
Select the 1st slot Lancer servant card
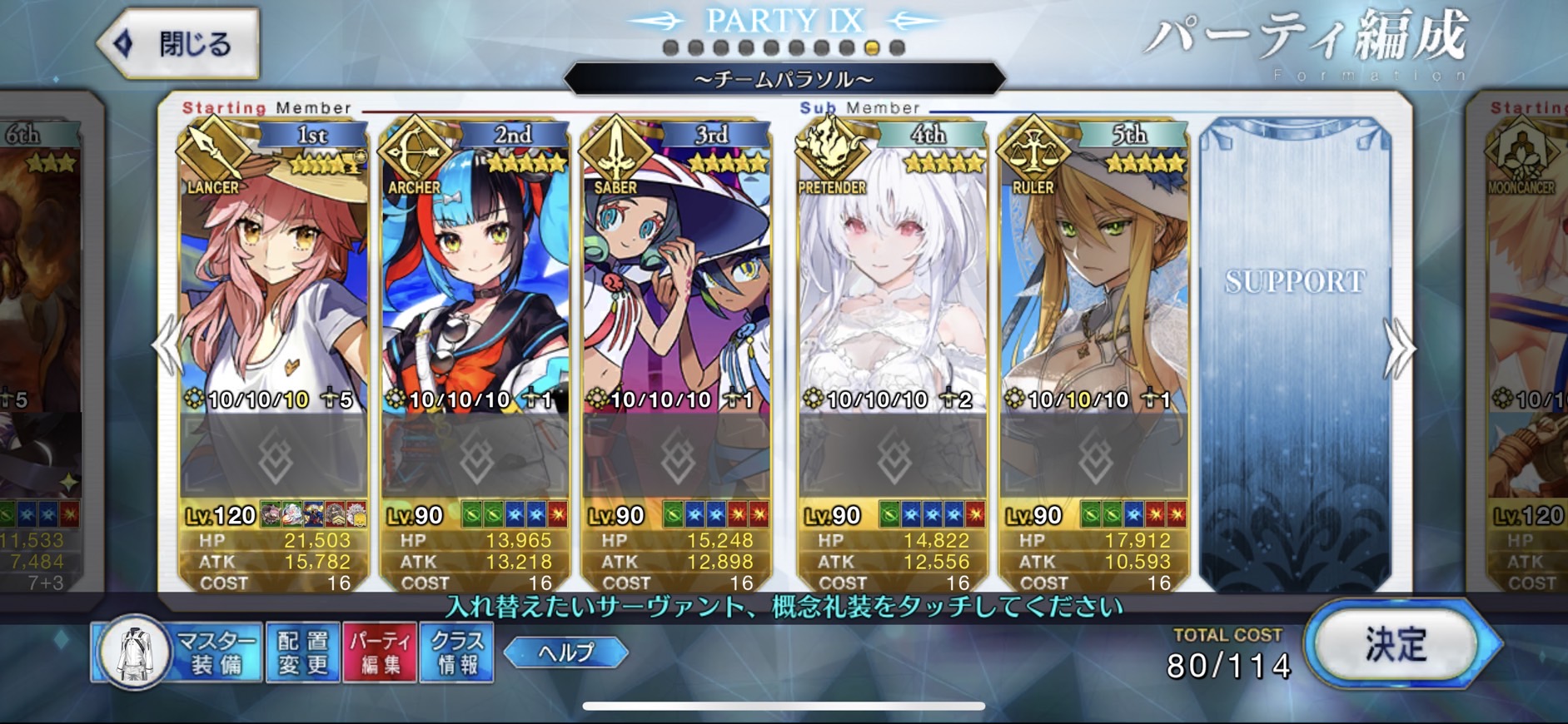pos(274,275)
